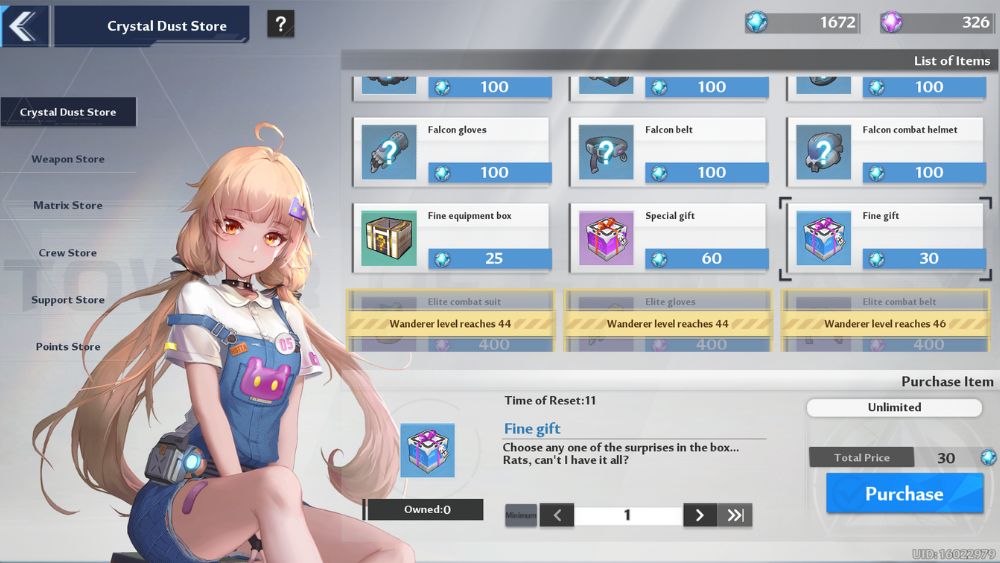The width and height of the screenshot is (1000, 563).
Task: Decrease purchase quantity by one
Action: pyautogui.click(x=557, y=515)
